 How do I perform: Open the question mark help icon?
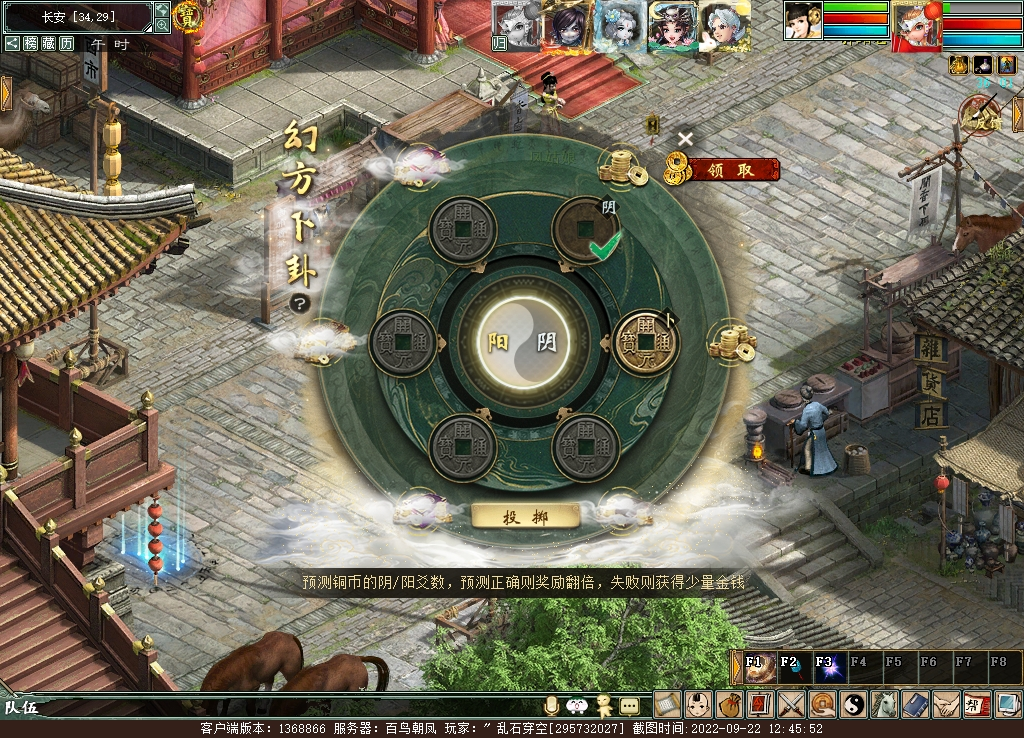click(298, 304)
